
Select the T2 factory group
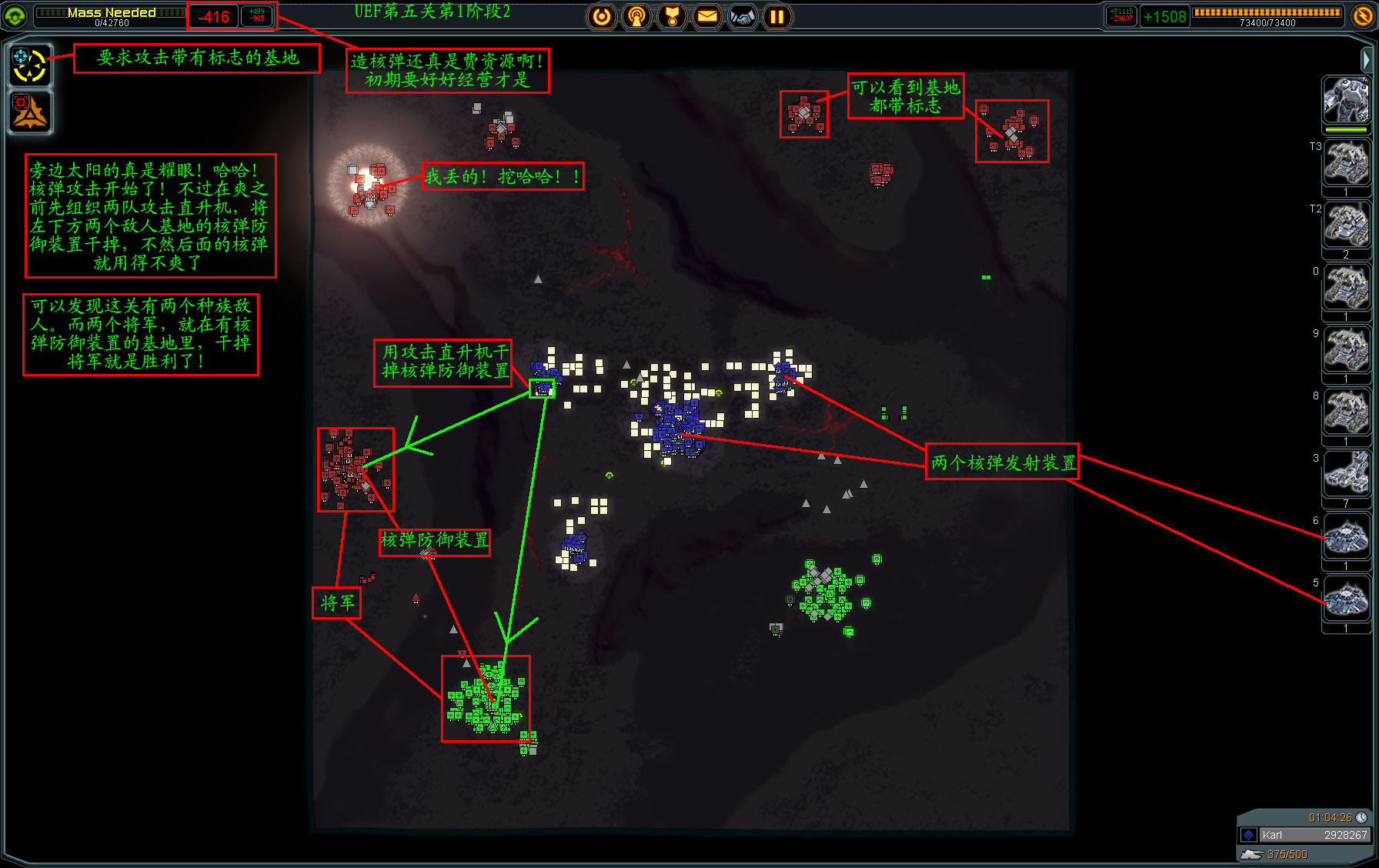point(1346,226)
